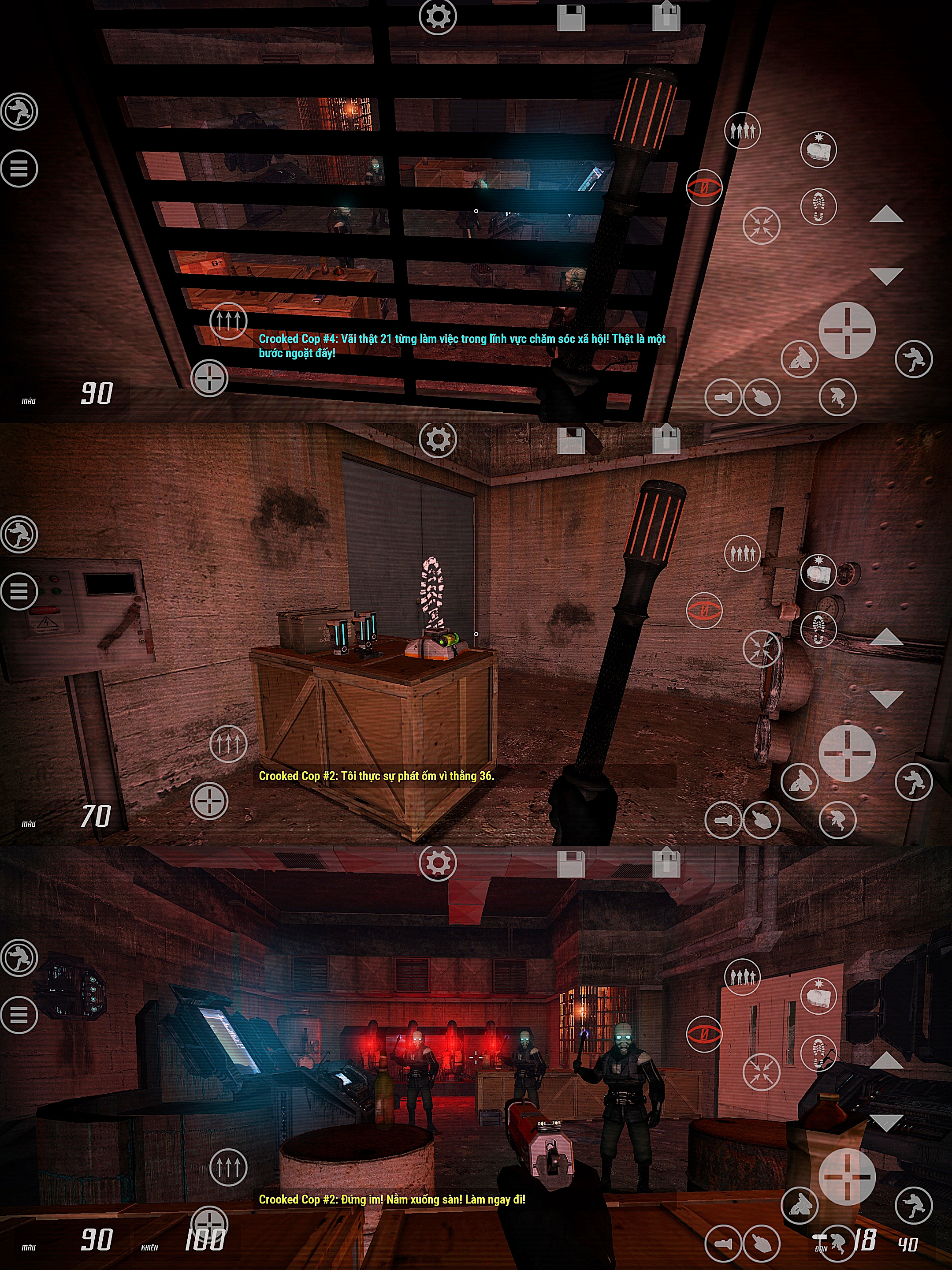Open settings gear in the top screenshot
952x1270 pixels.
pyautogui.click(x=438, y=16)
